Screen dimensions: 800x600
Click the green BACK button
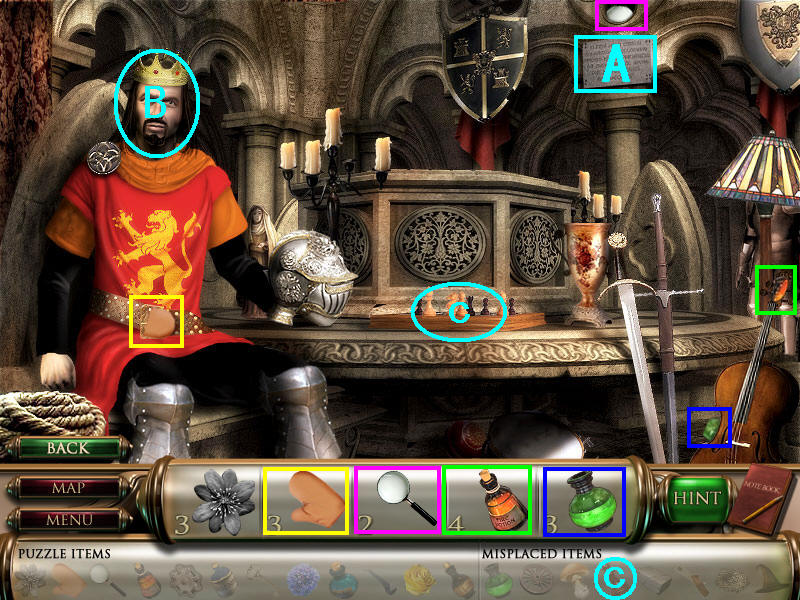coord(67,449)
